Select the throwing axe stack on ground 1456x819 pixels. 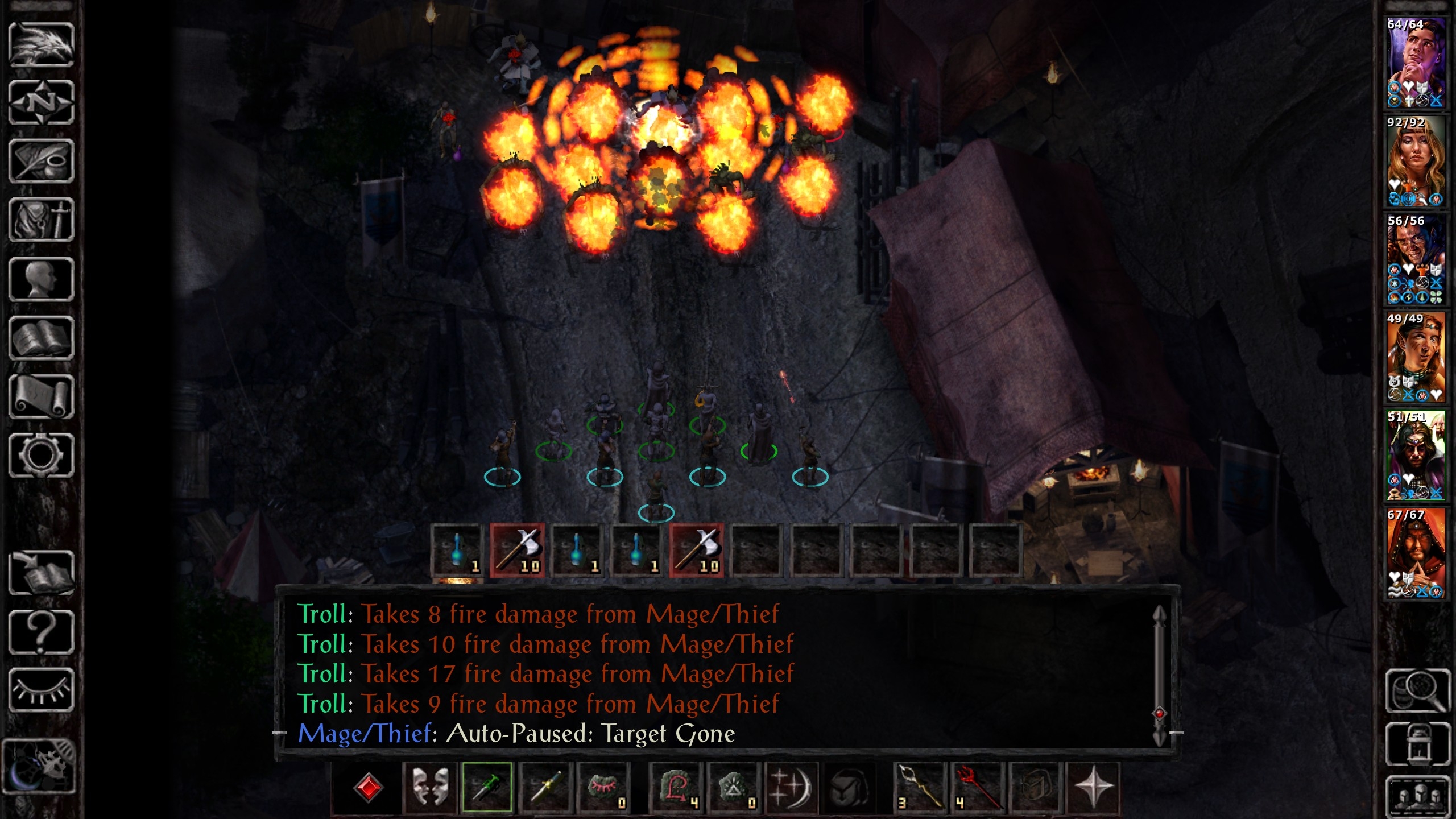click(517, 551)
